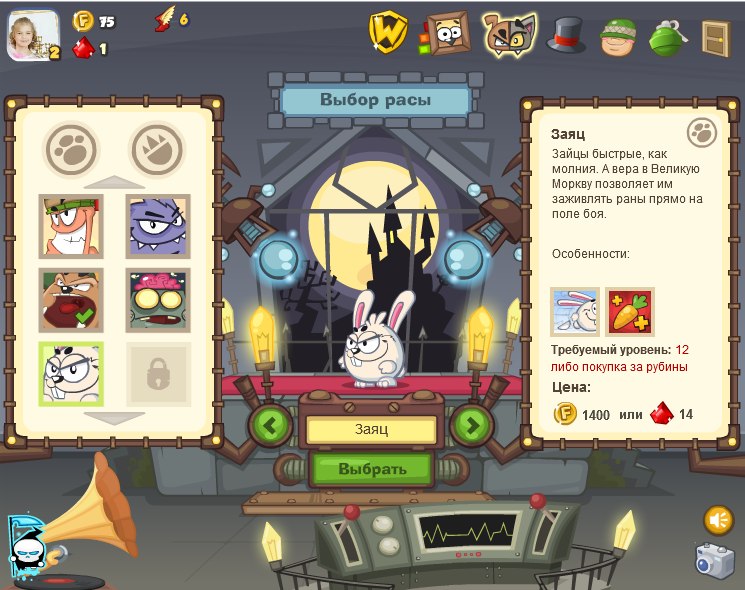This screenshot has width=745, height=590.
Task: Show the next race with the right arrow
Action: [471, 425]
